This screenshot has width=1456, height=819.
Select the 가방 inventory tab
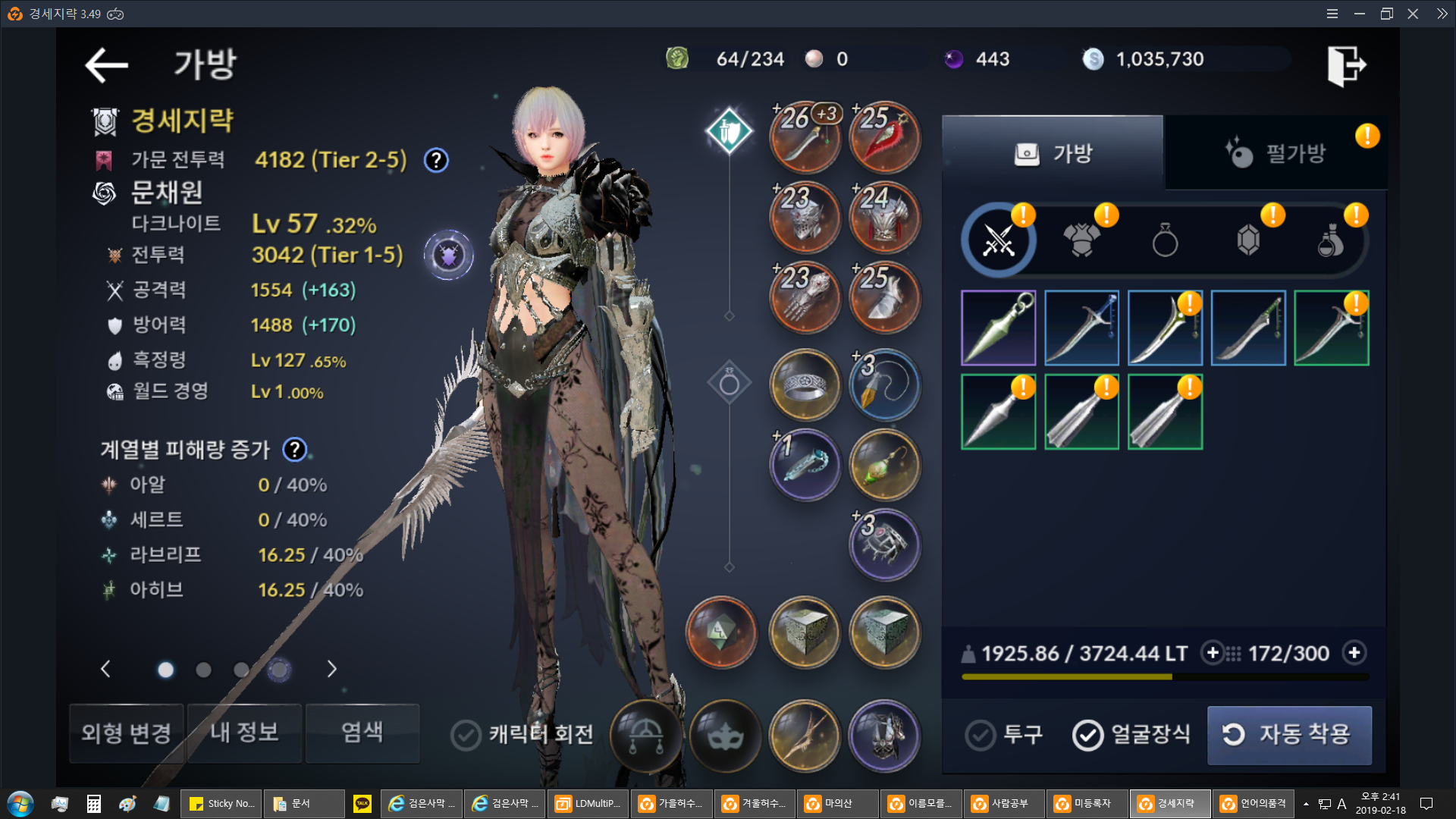click(x=1053, y=153)
